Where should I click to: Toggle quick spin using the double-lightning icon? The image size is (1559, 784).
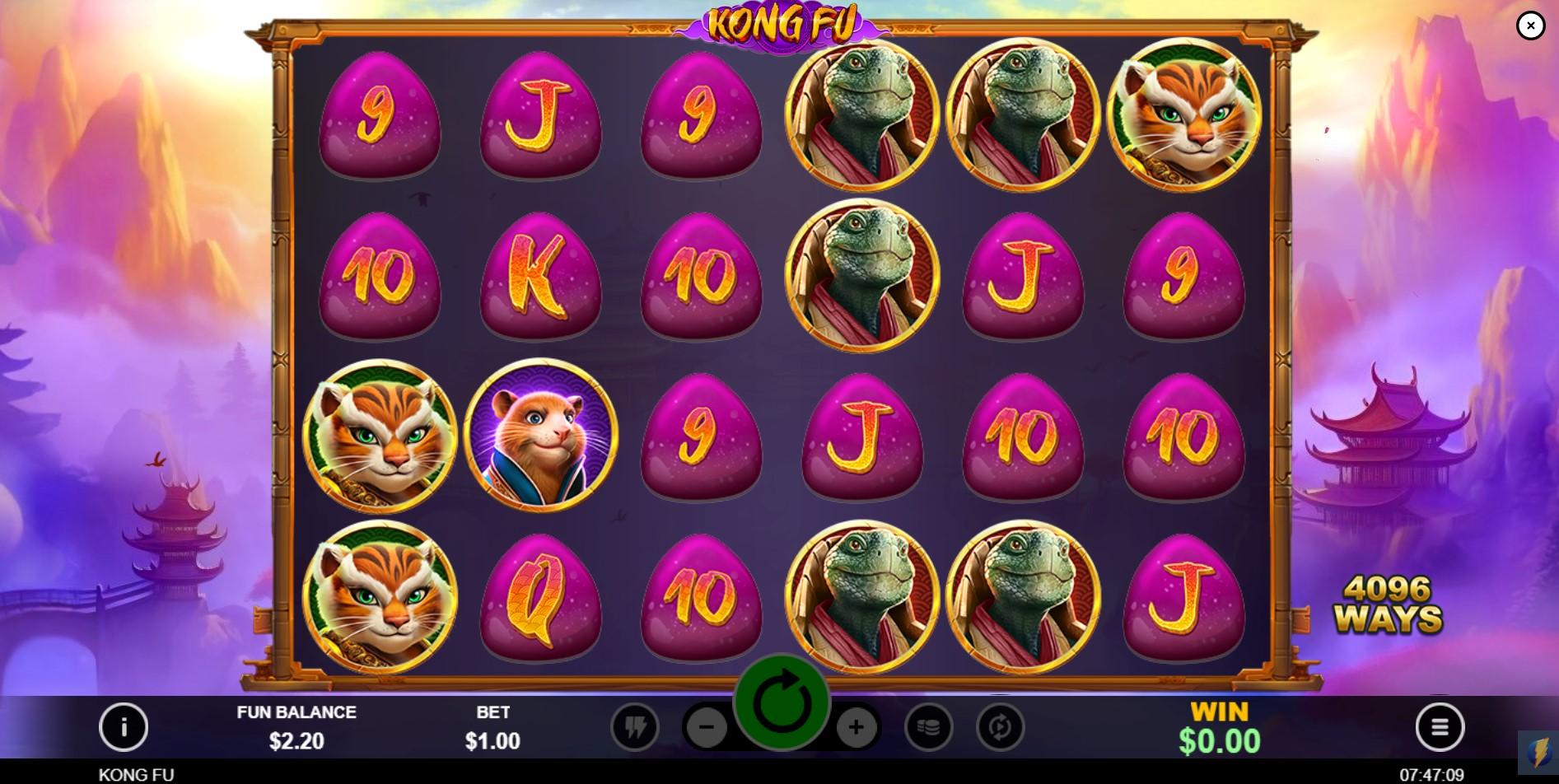(634, 727)
